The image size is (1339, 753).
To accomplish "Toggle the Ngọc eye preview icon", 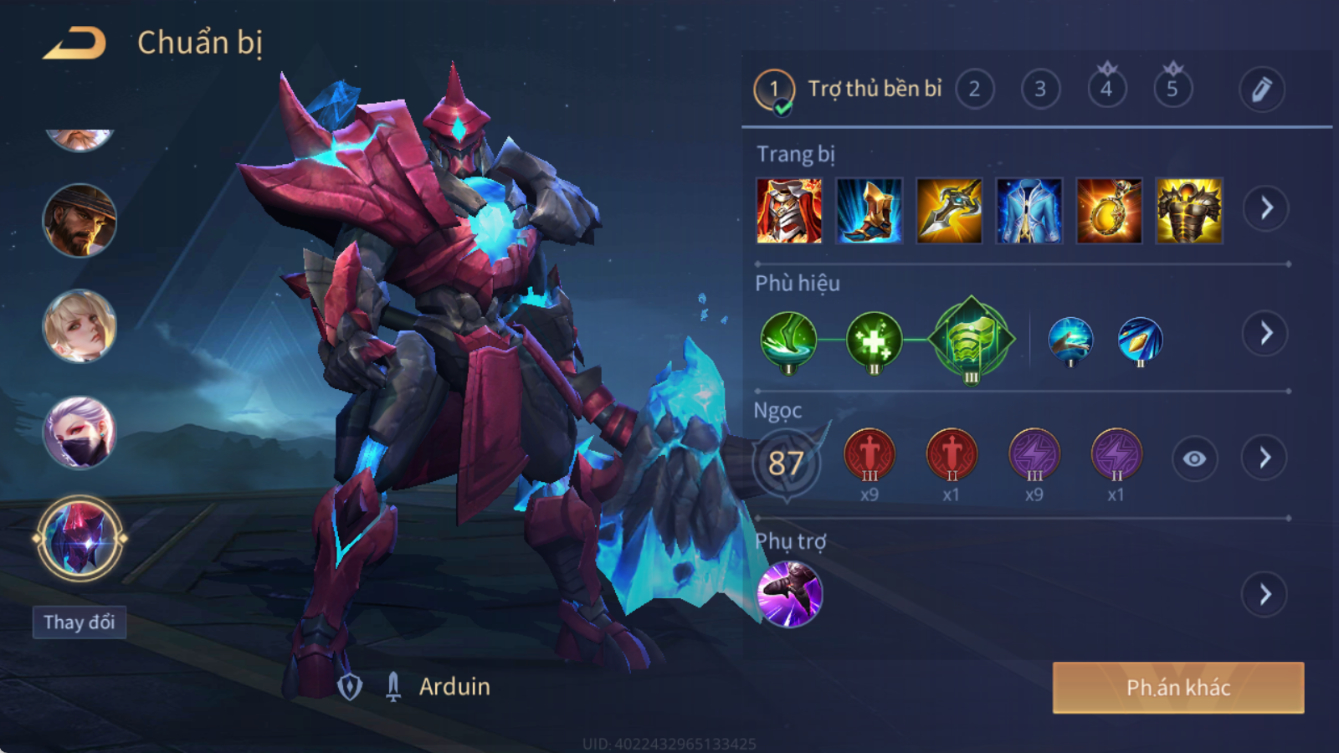I will tap(1194, 459).
